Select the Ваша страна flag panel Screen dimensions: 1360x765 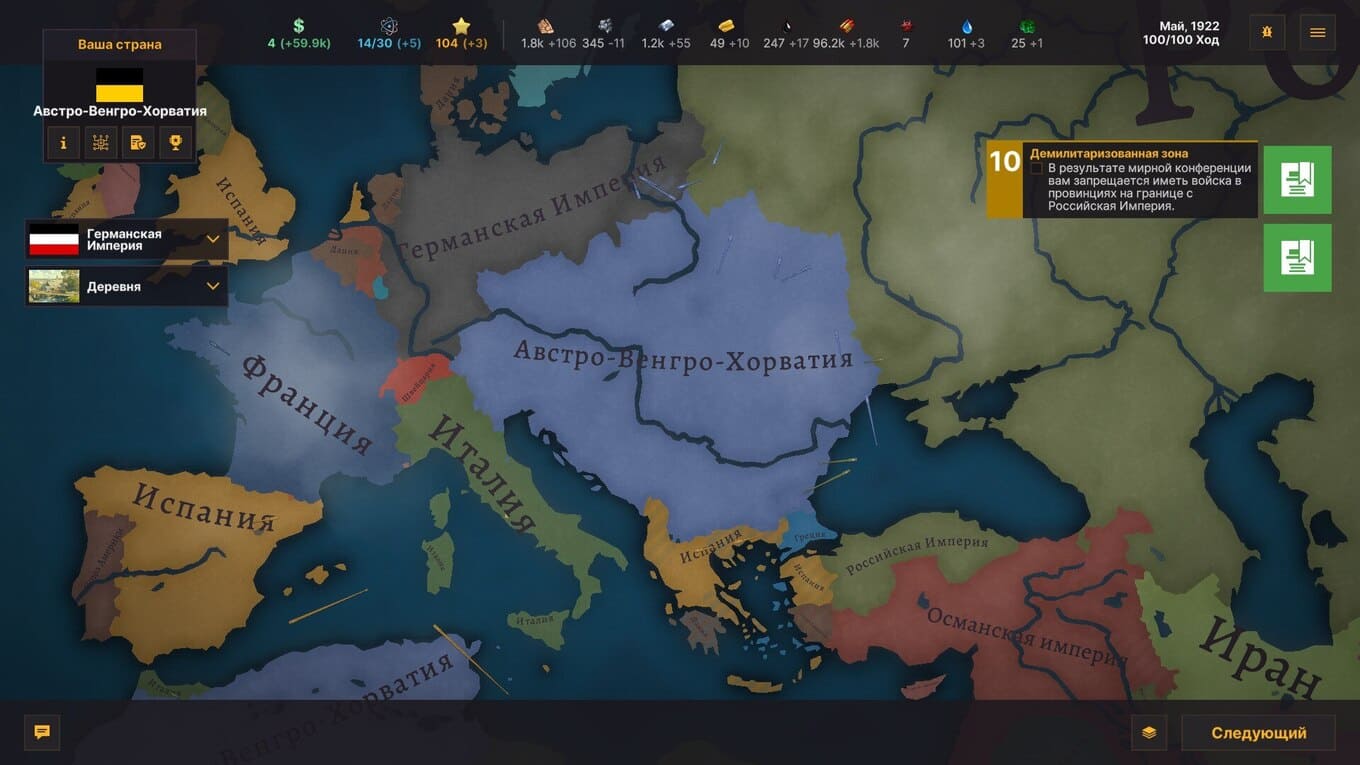pos(119,85)
